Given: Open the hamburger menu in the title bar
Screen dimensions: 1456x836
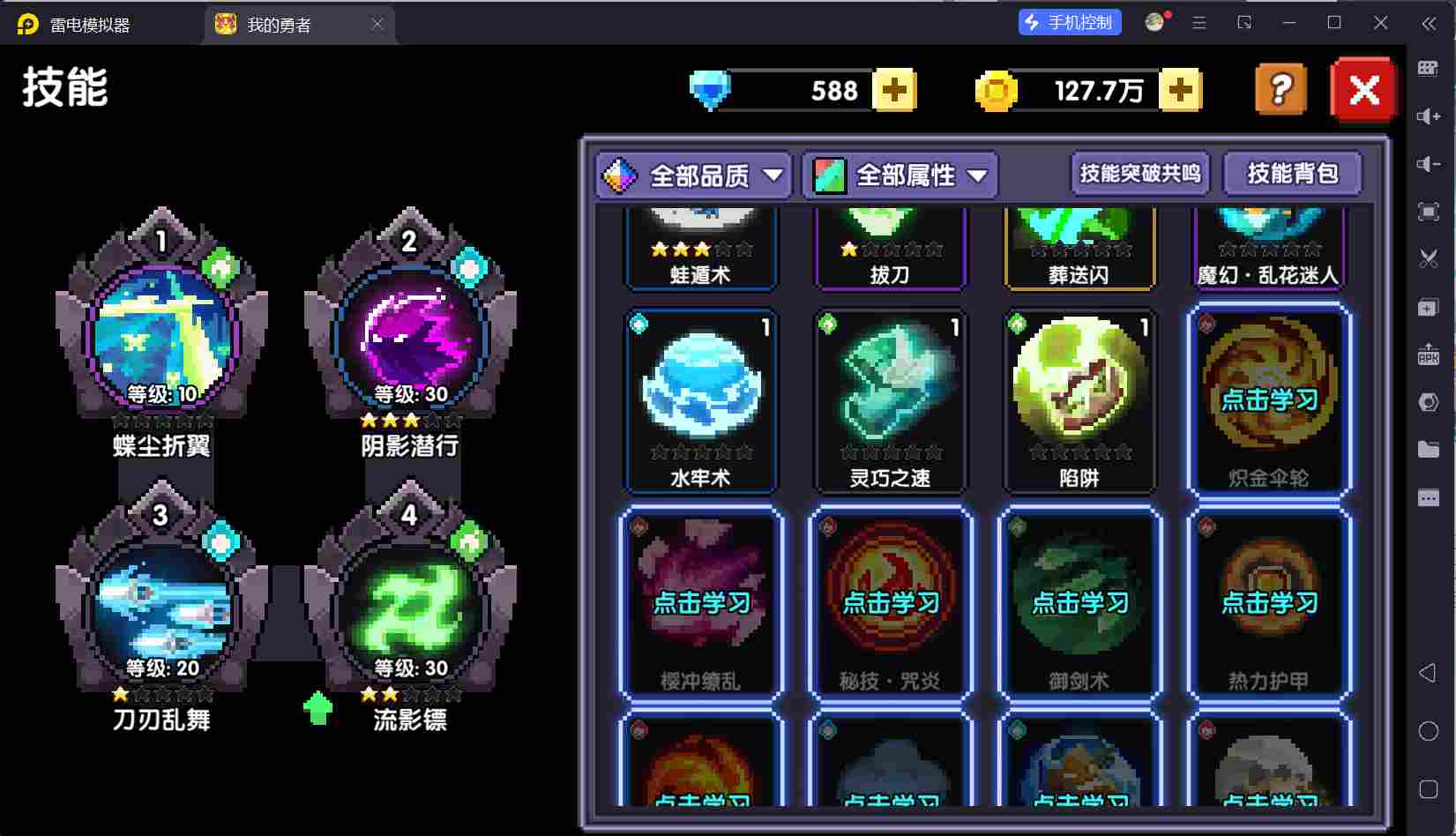Looking at the screenshot, I should click(x=1198, y=23).
